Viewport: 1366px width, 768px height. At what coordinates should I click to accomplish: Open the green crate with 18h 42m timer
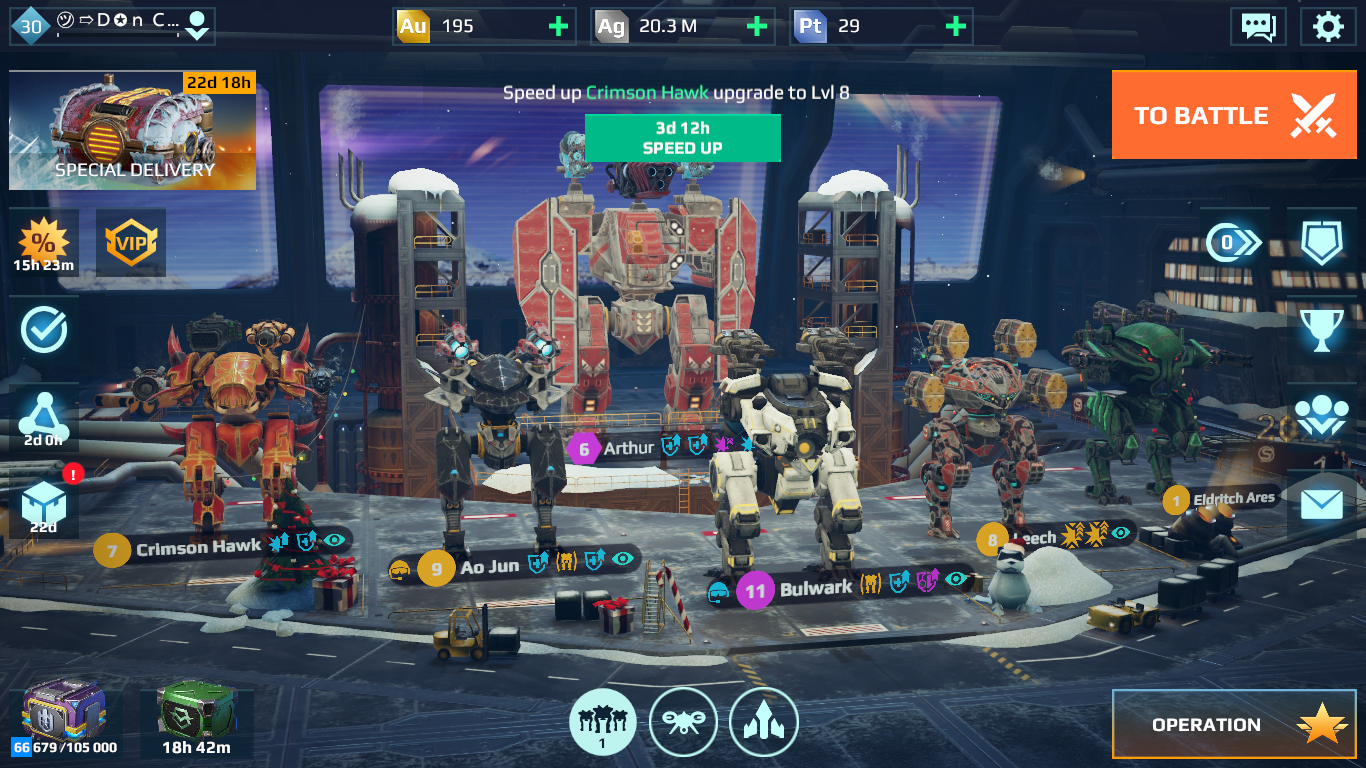click(194, 717)
